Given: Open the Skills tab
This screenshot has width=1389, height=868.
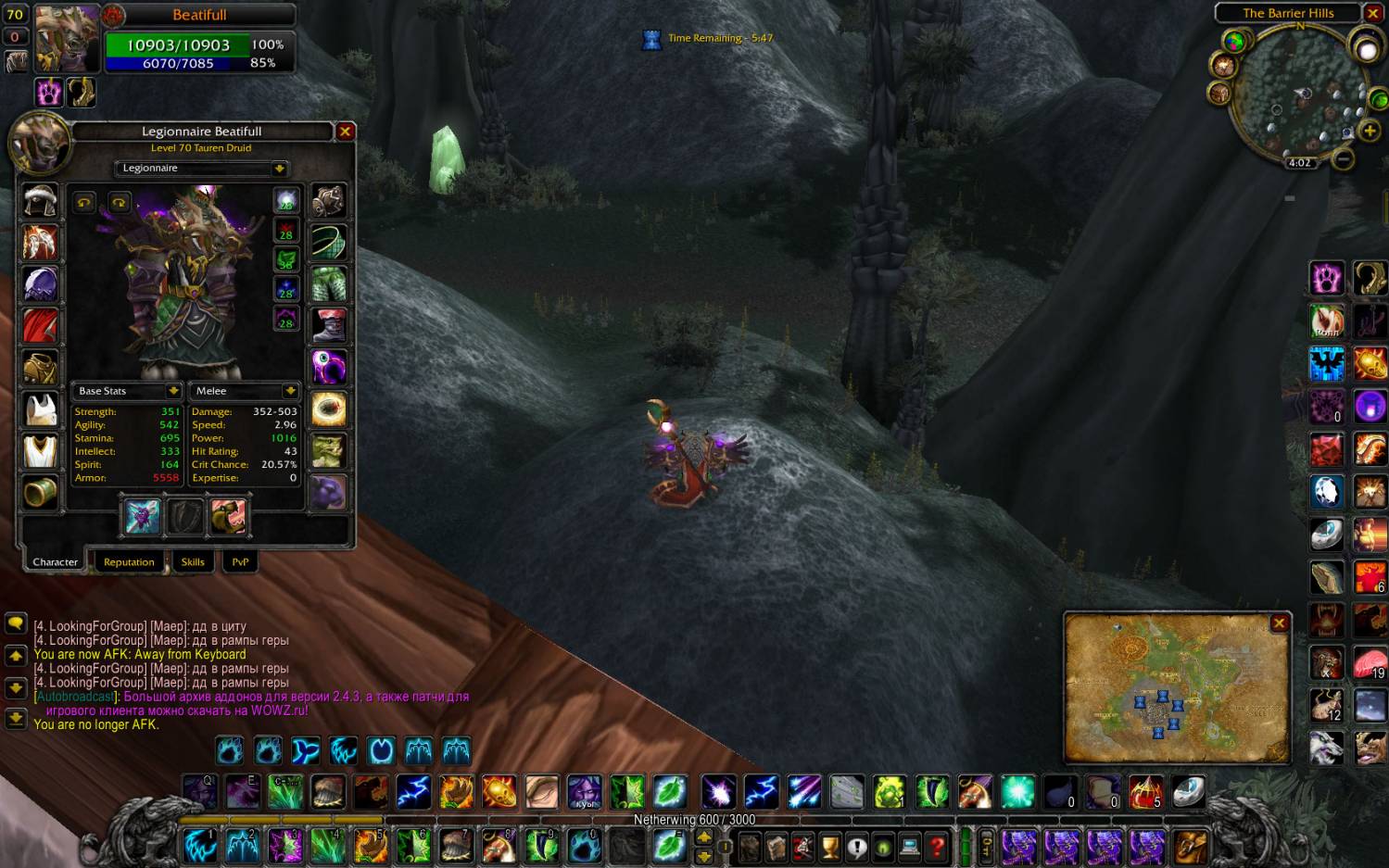Looking at the screenshot, I should click(x=193, y=561).
